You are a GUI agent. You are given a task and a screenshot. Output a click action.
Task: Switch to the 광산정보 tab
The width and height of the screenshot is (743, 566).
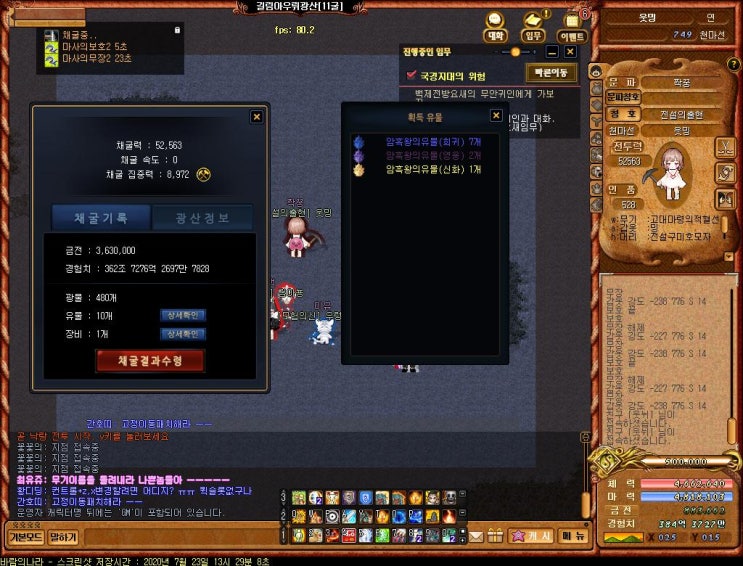(201, 217)
